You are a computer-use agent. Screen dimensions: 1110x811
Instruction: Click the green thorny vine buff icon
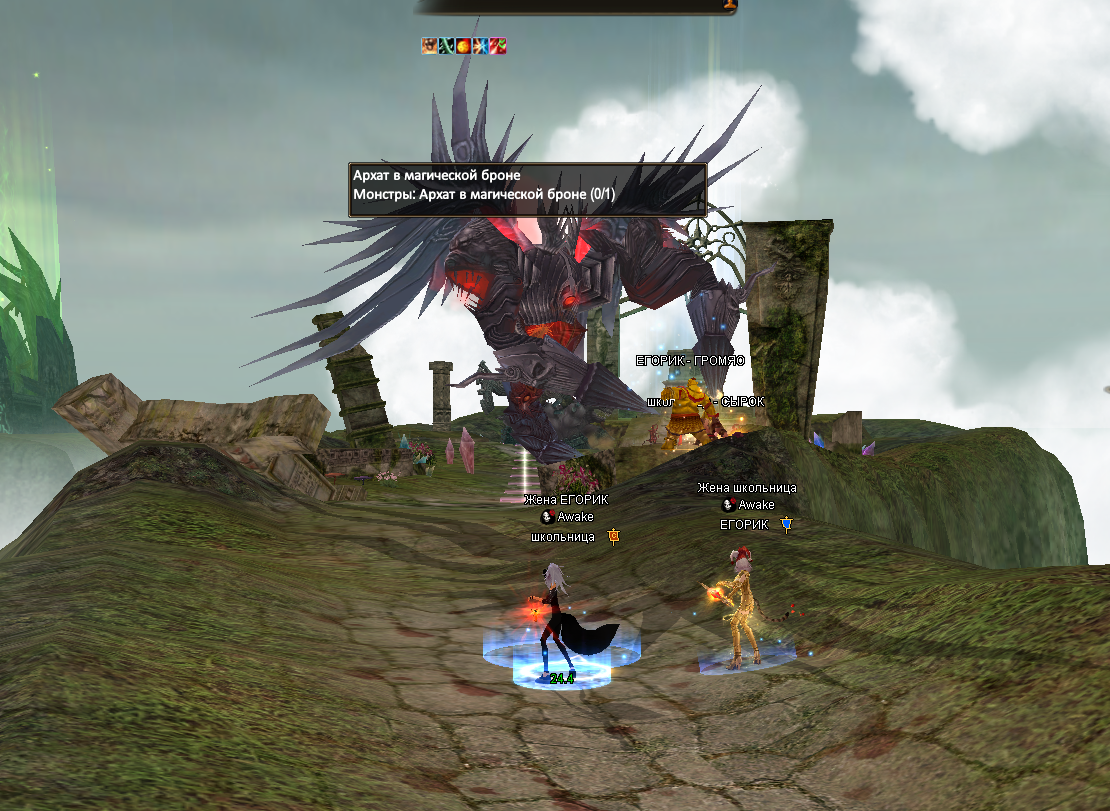(446, 45)
